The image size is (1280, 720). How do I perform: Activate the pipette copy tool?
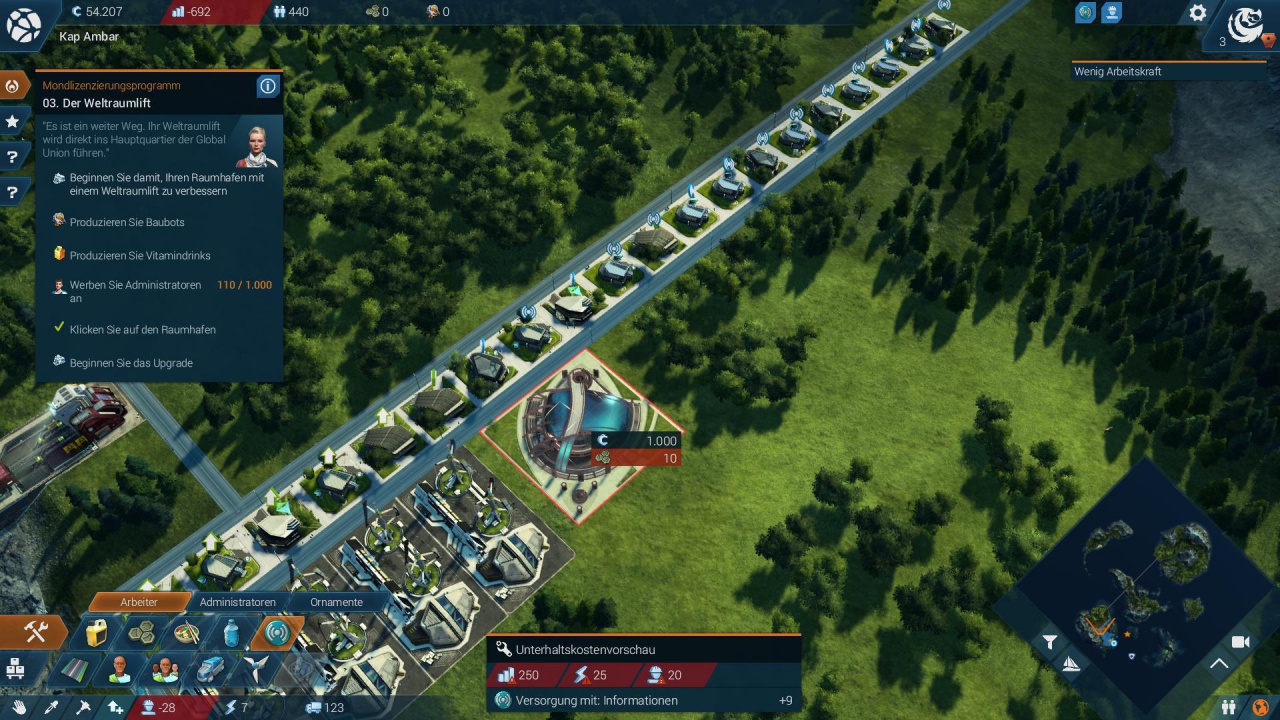click(50, 708)
